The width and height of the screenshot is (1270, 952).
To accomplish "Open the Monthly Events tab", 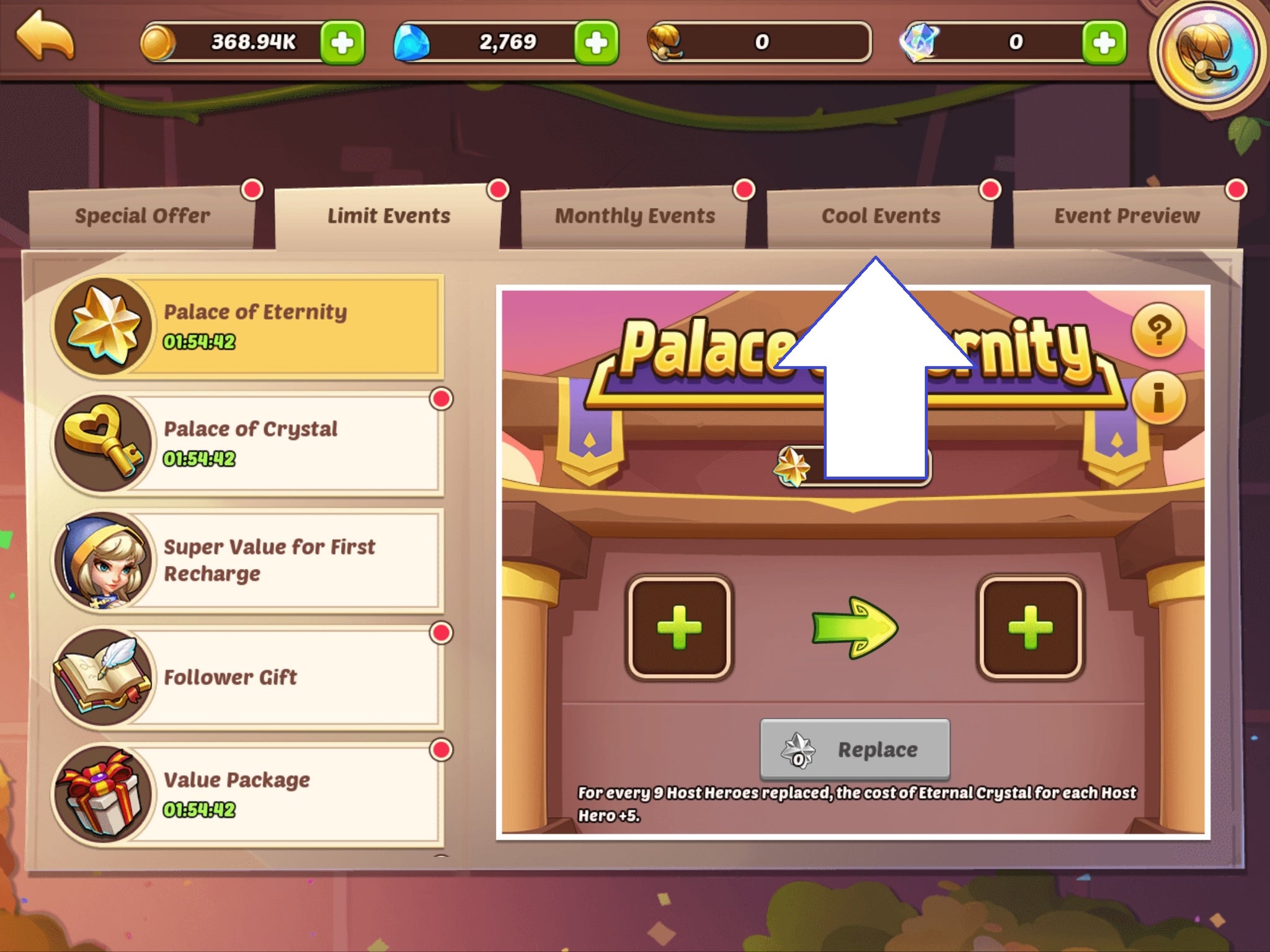I will pos(636,215).
